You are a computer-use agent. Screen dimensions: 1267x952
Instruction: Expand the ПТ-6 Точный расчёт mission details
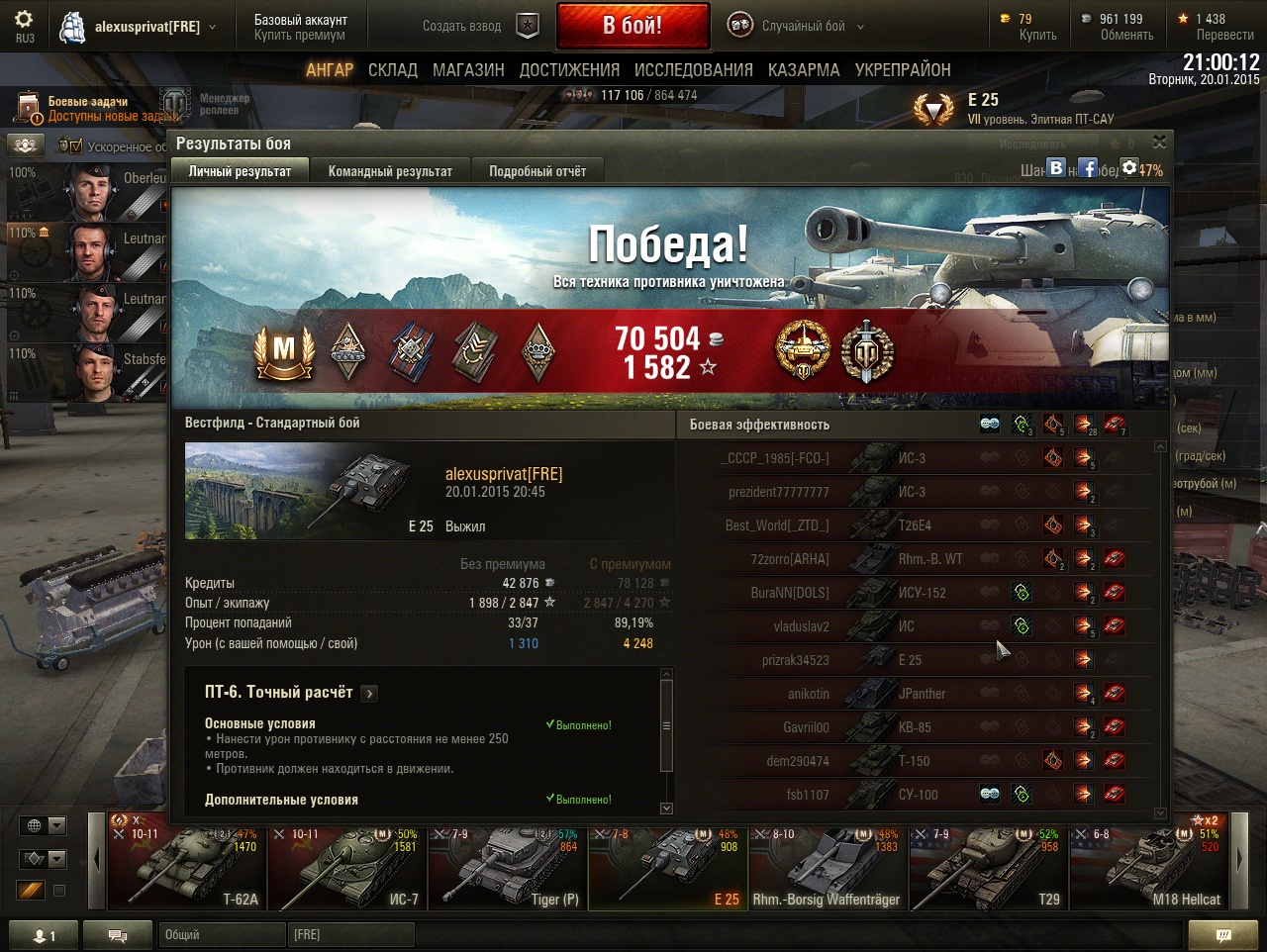369,694
